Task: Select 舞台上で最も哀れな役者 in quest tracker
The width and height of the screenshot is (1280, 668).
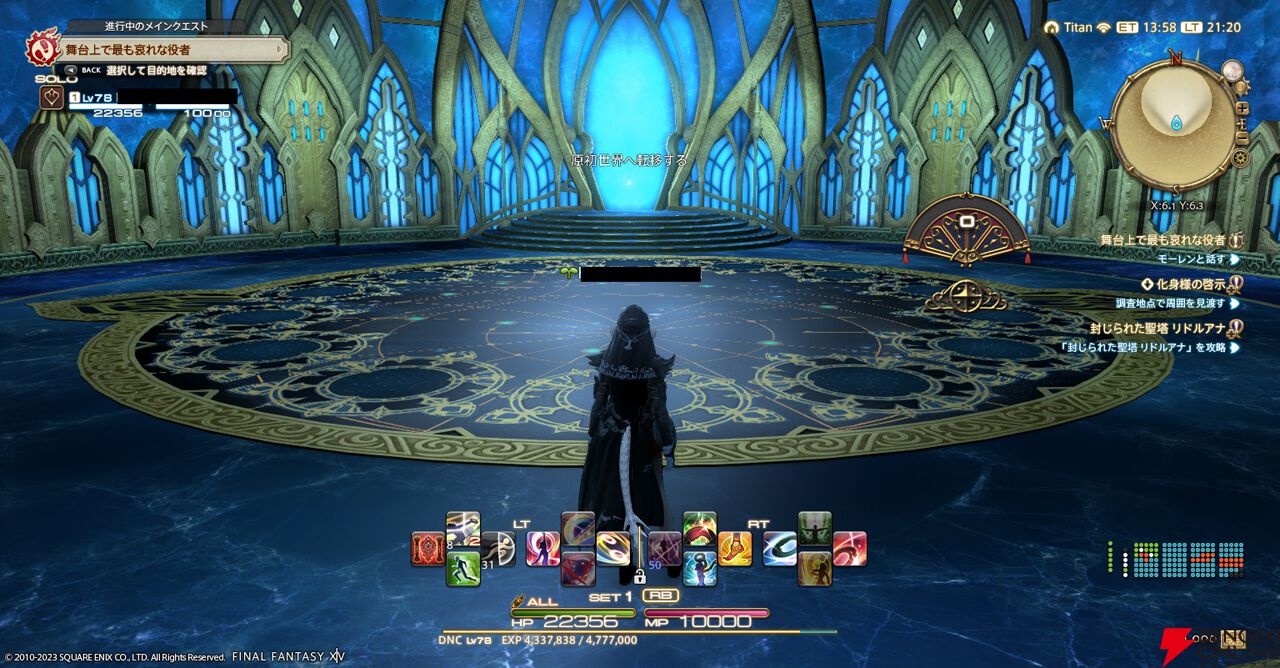Action: (x=1162, y=240)
